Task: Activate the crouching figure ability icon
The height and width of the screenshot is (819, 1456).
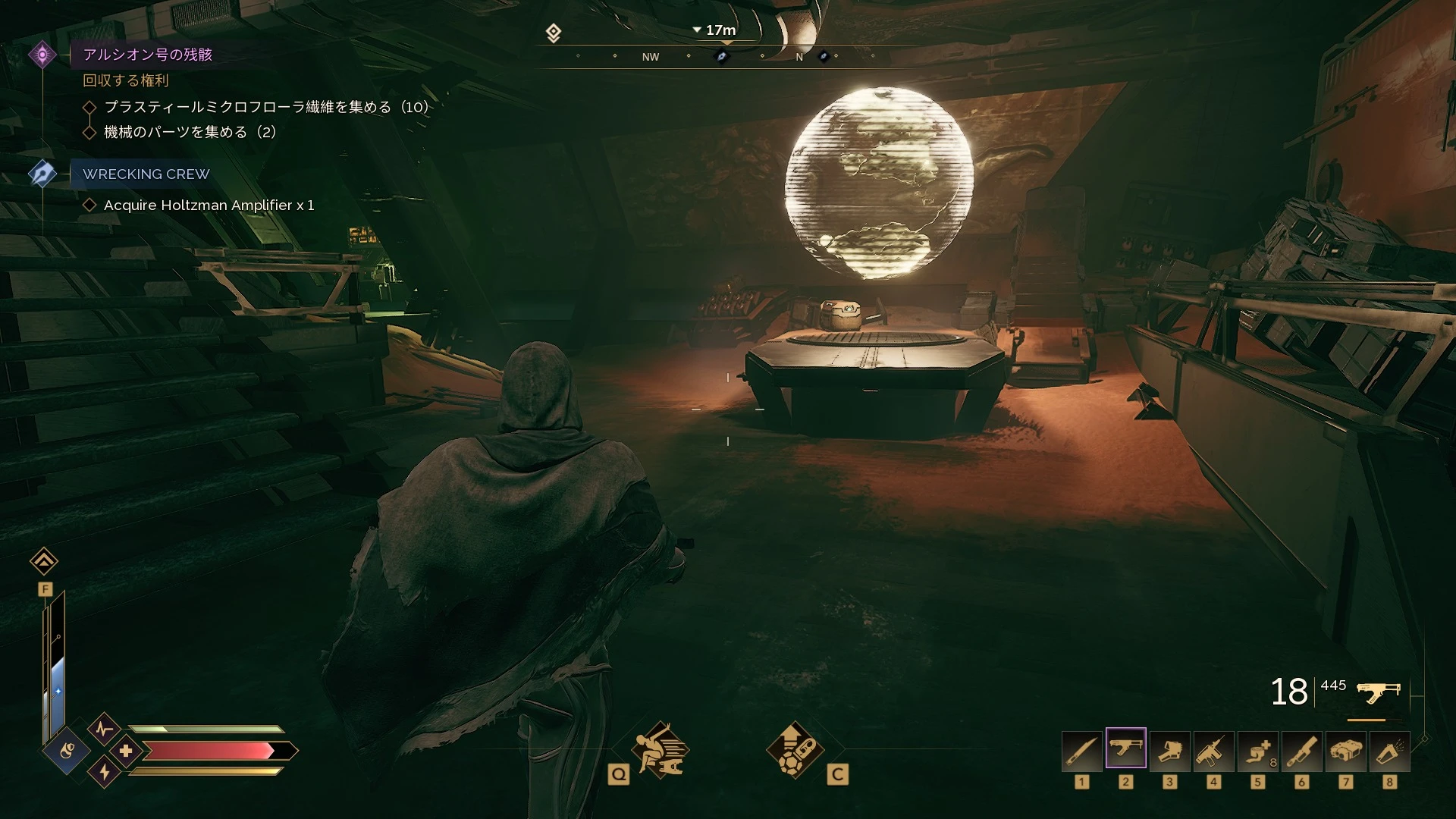Action: coord(661,751)
